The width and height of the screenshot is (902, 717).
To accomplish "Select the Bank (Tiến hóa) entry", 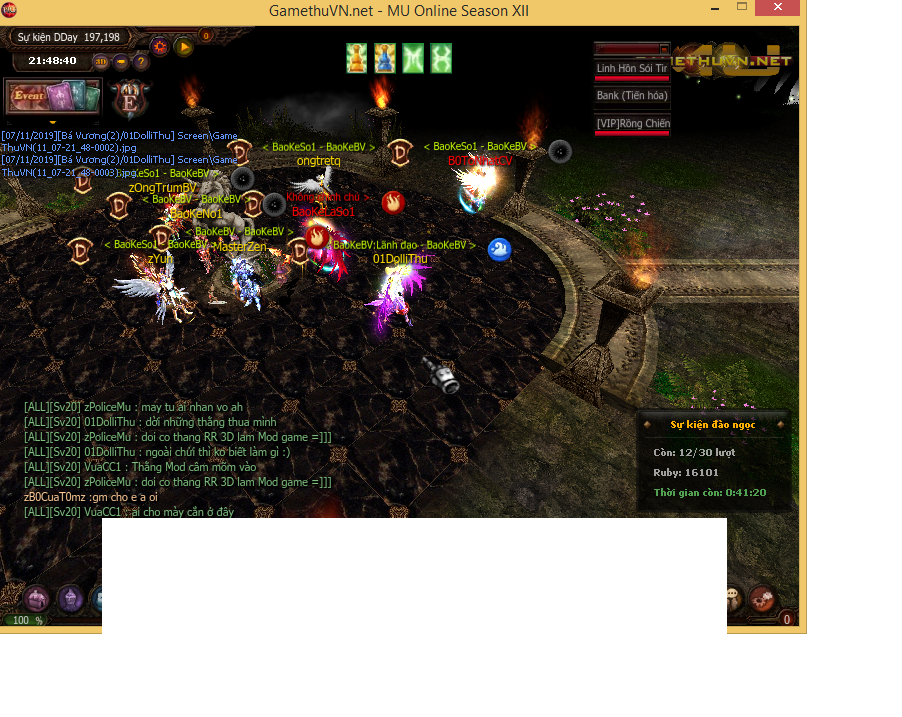I will point(631,96).
